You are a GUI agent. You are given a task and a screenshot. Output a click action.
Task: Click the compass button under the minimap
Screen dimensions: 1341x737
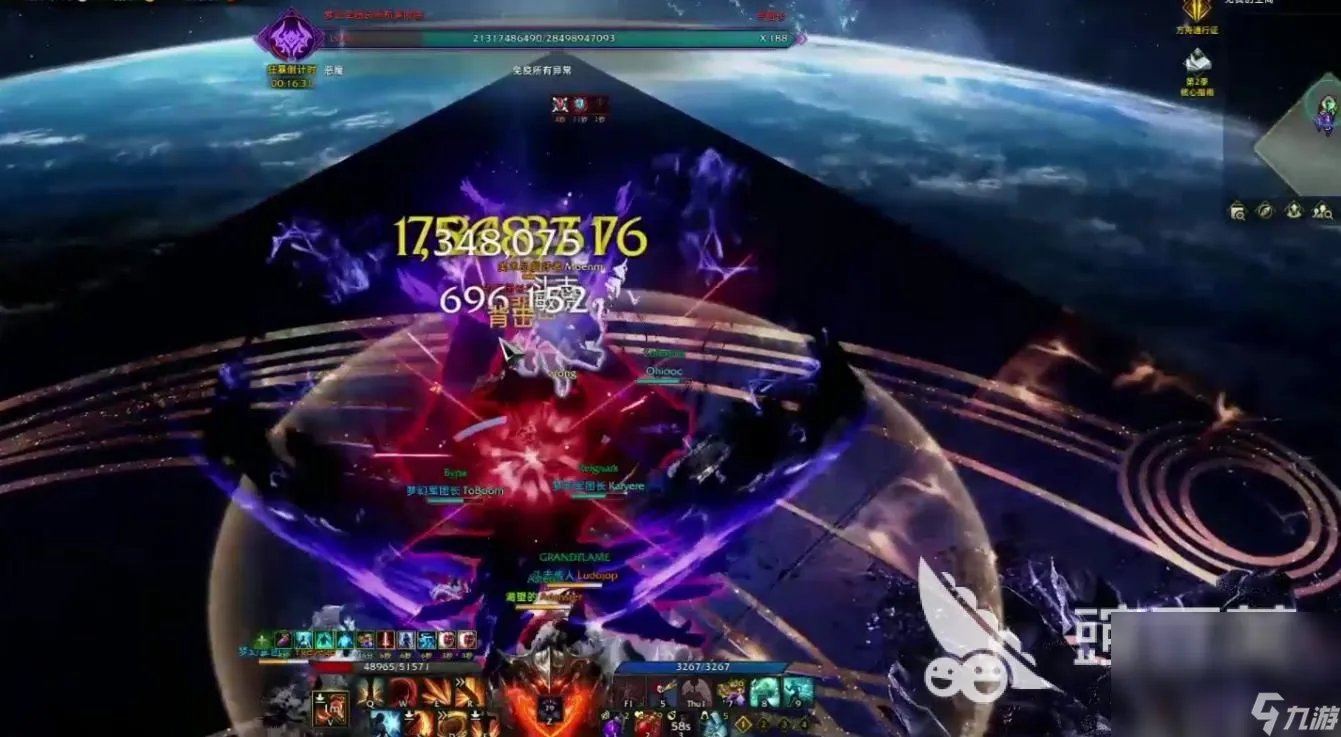[x=1266, y=210]
